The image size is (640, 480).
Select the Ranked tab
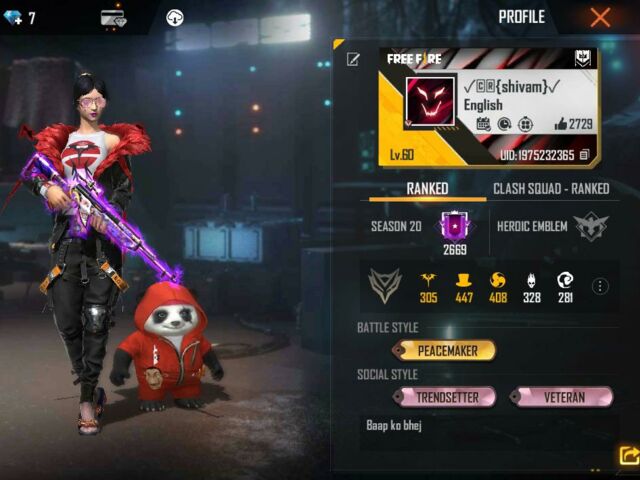(x=427, y=188)
